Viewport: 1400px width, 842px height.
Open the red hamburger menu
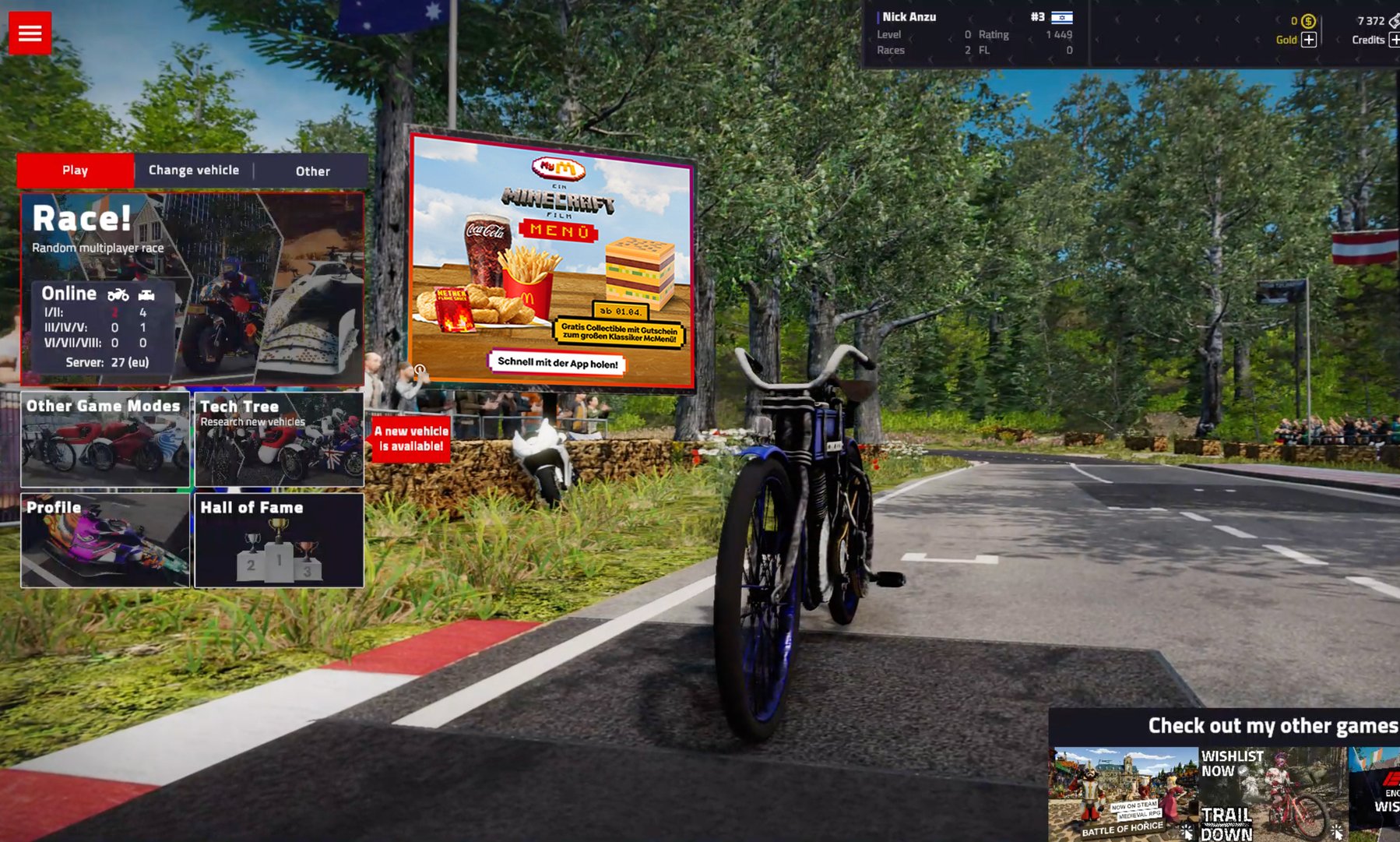click(x=30, y=32)
